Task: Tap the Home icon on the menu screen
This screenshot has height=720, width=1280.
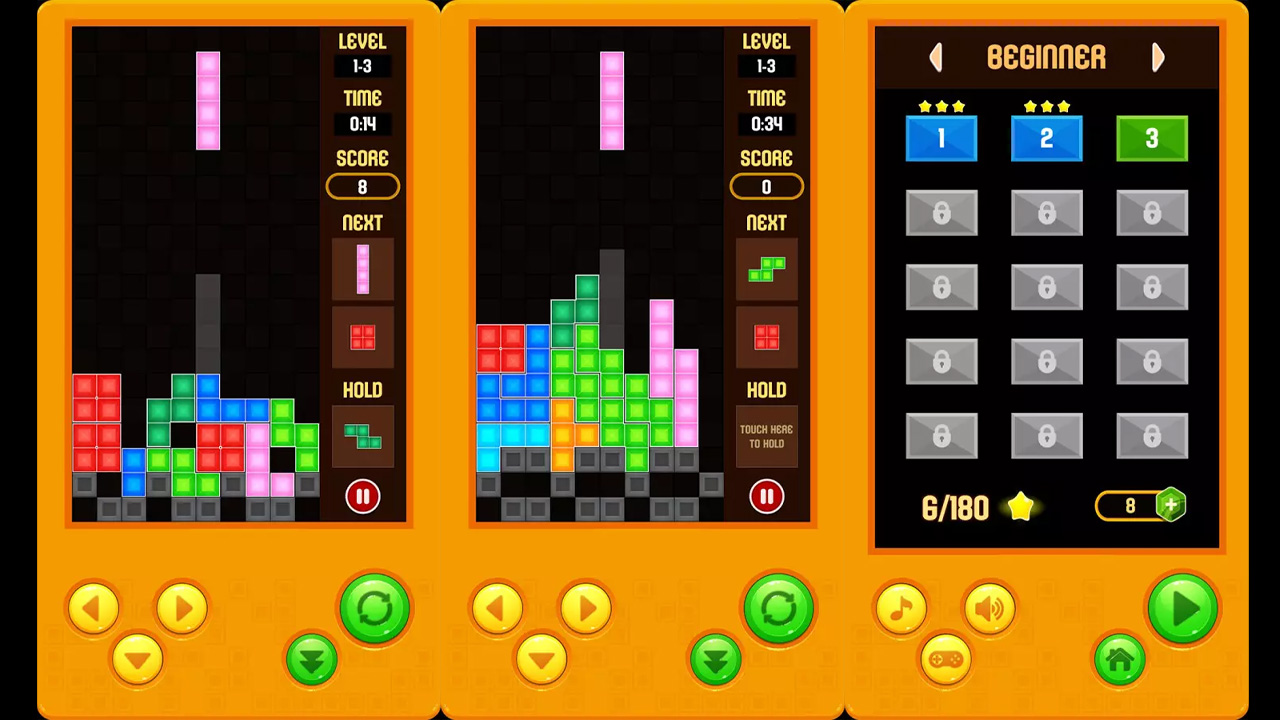Action: pyautogui.click(x=1119, y=660)
